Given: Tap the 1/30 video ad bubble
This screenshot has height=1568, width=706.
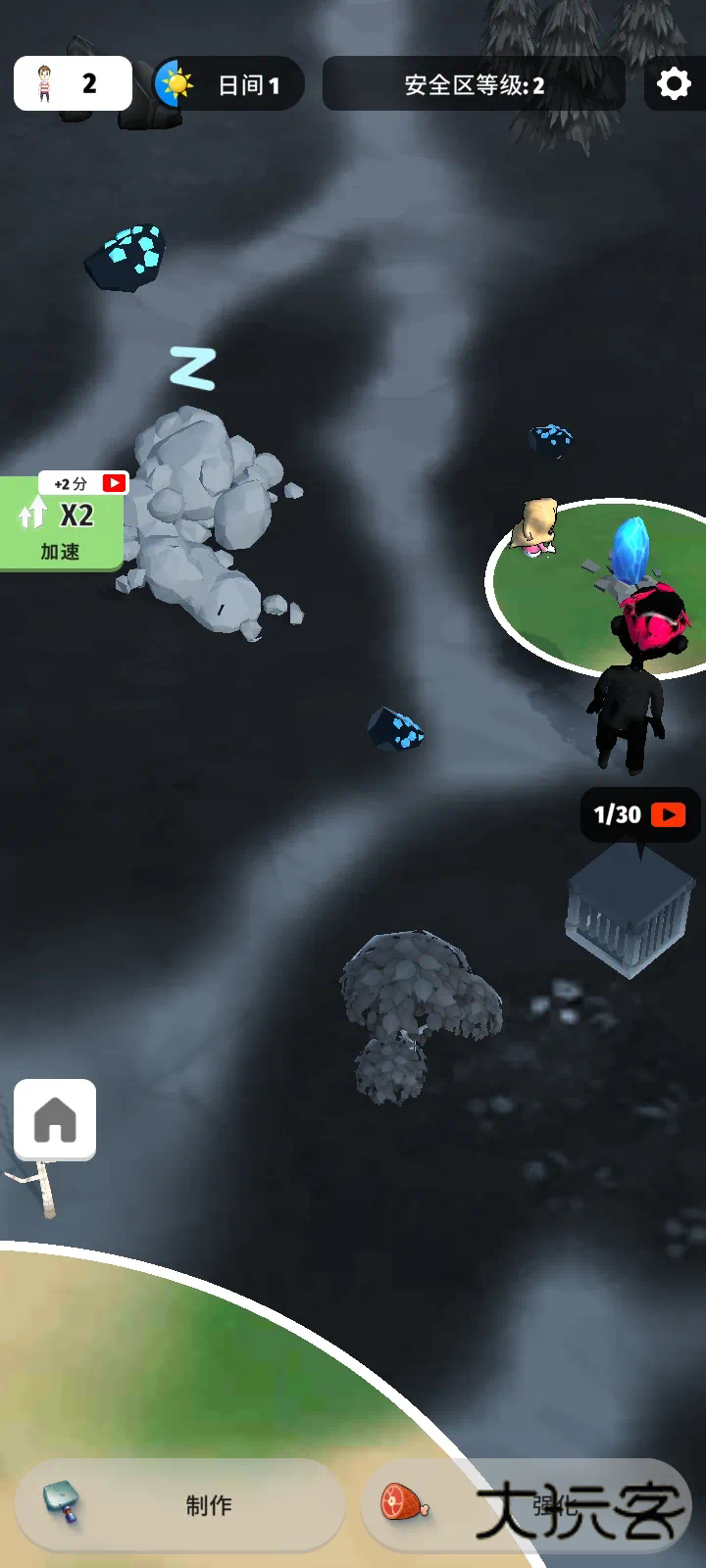Looking at the screenshot, I should [x=639, y=814].
